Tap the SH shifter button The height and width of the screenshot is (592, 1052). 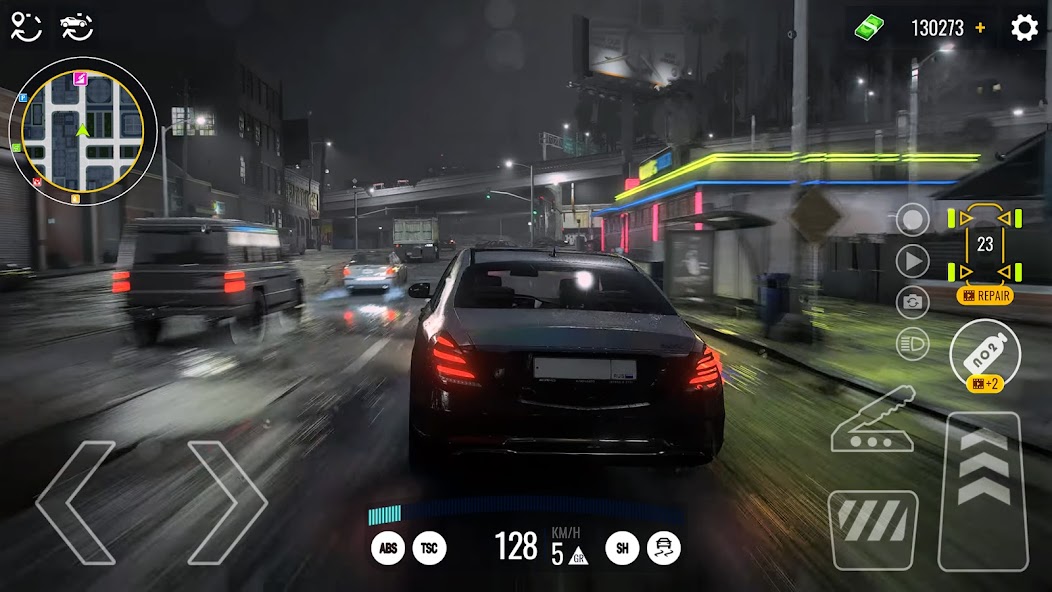[x=622, y=547]
